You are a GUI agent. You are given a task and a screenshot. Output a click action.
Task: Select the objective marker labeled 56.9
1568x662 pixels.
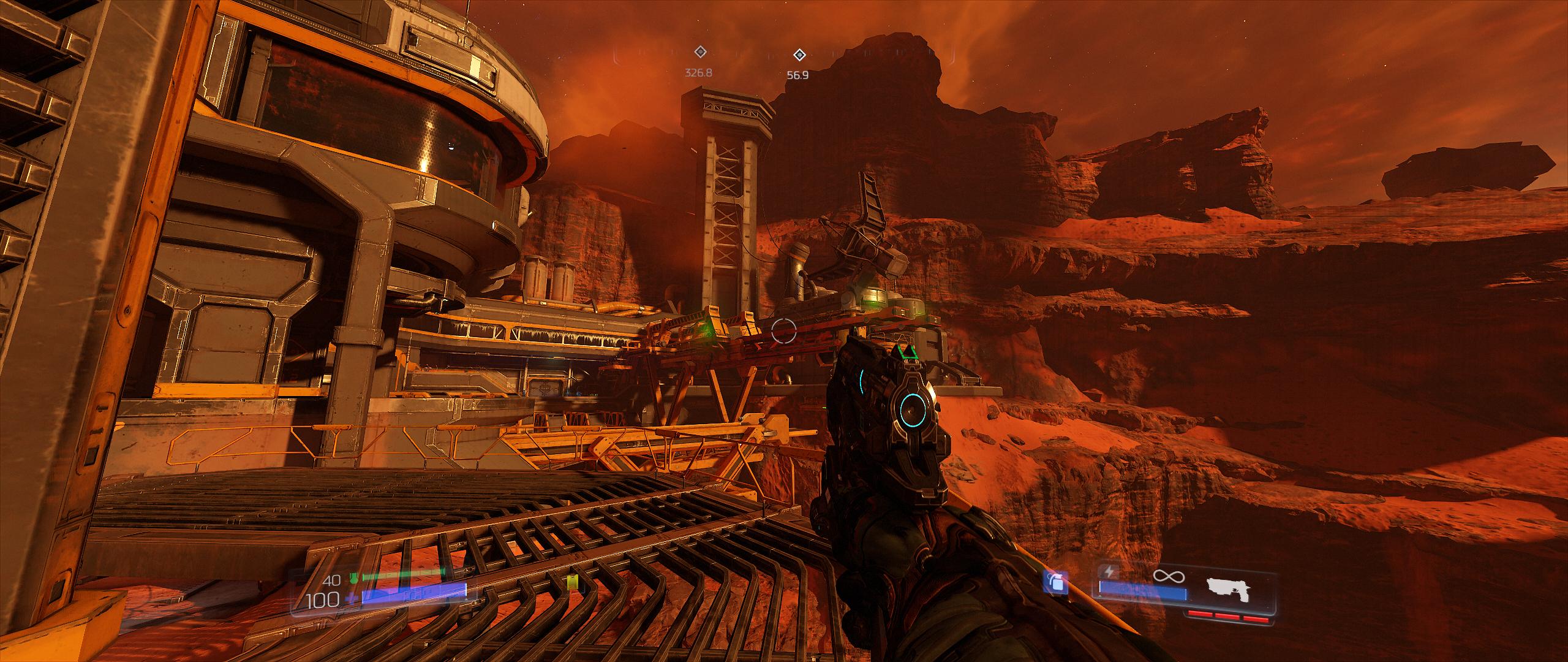(x=799, y=56)
